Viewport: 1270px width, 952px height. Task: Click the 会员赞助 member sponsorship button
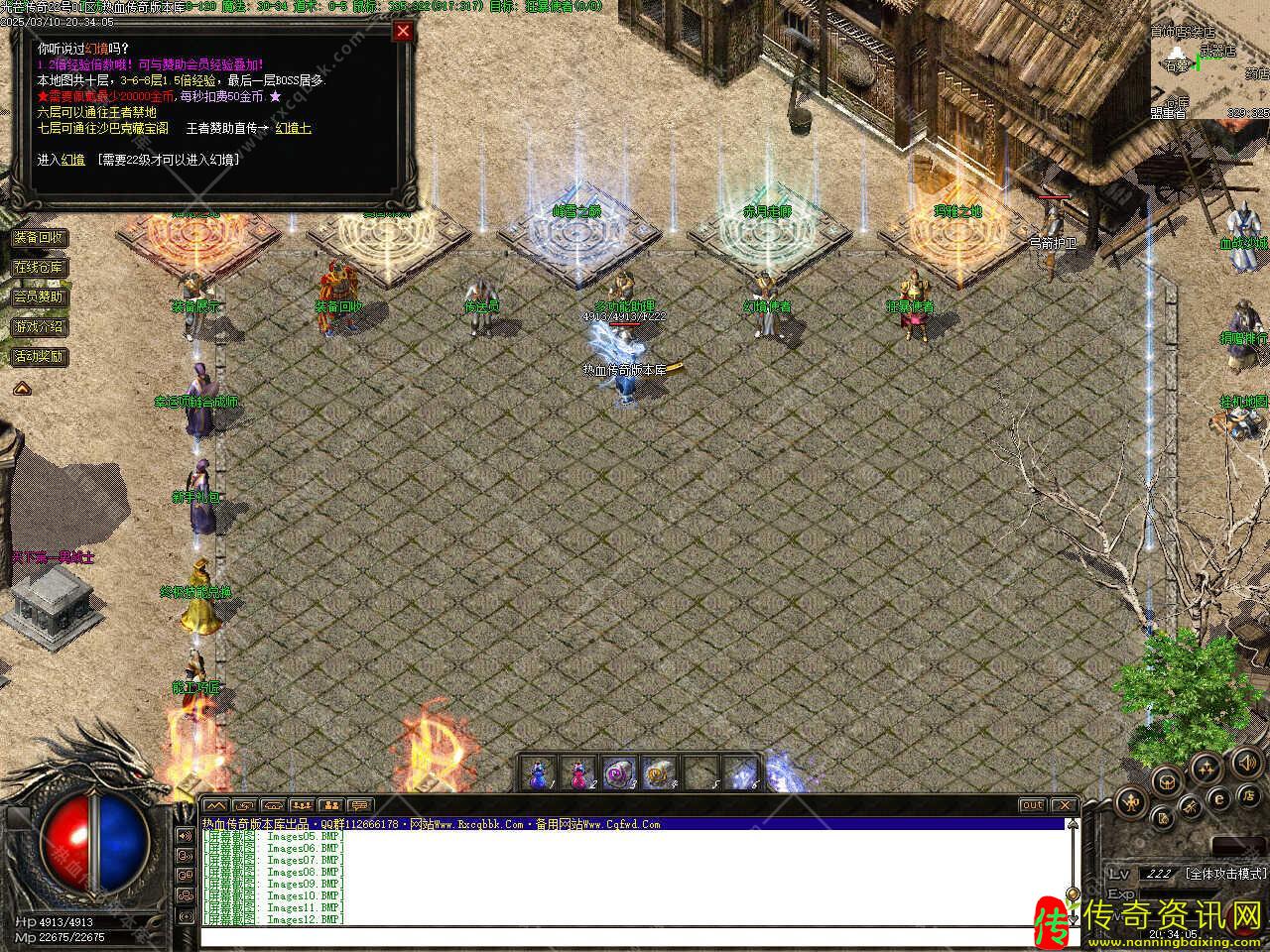click(40, 297)
